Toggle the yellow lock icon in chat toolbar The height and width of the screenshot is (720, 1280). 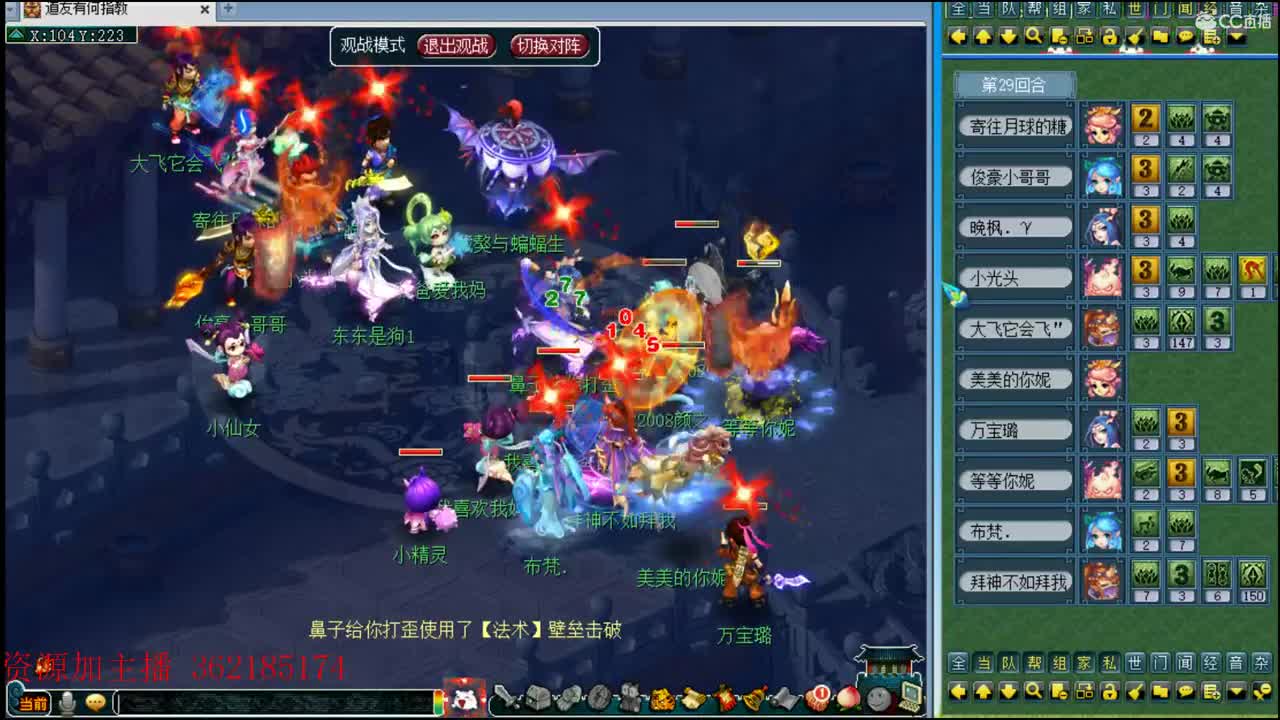pyautogui.click(x=1110, y=36)
